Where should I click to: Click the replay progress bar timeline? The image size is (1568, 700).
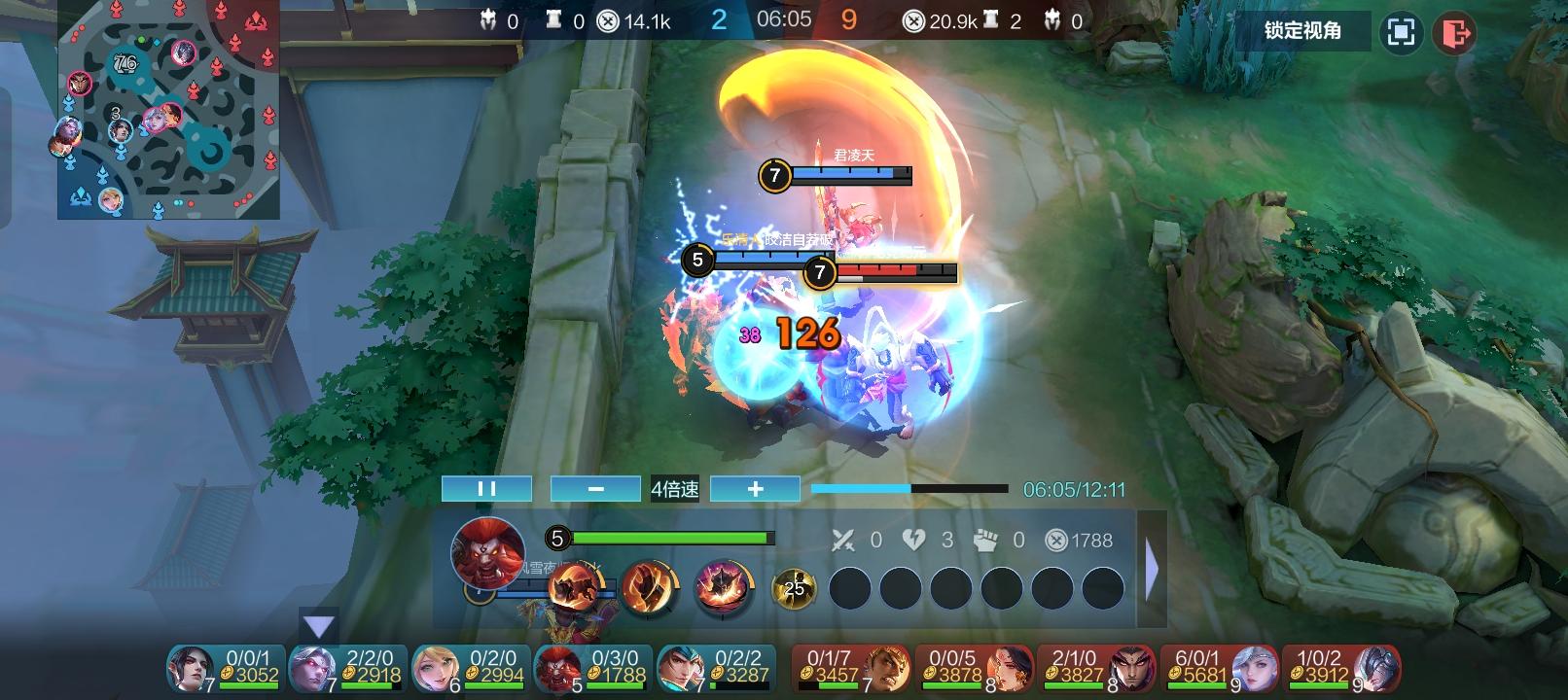(x=909, y=488)
